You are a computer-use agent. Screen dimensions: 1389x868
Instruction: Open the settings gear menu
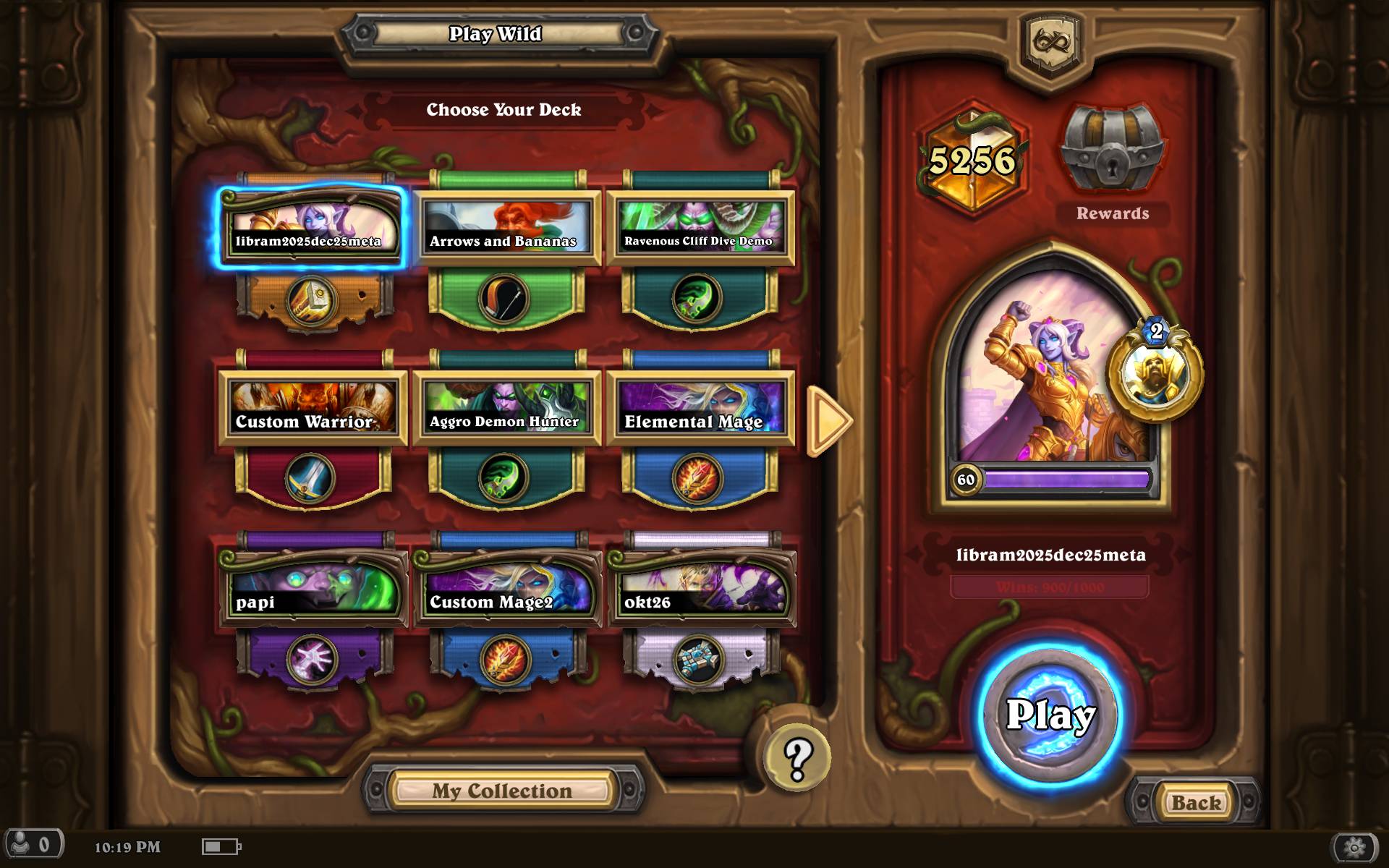(1354, 846)
